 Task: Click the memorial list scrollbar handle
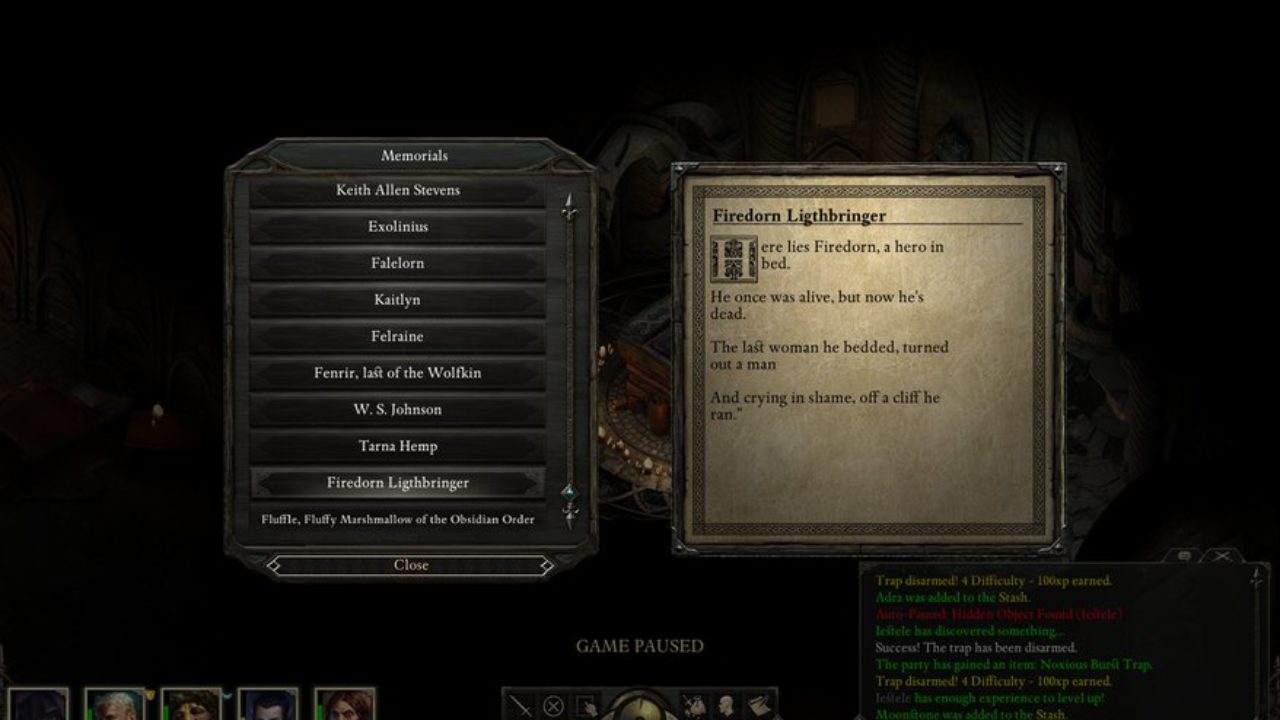pos(569,492)
